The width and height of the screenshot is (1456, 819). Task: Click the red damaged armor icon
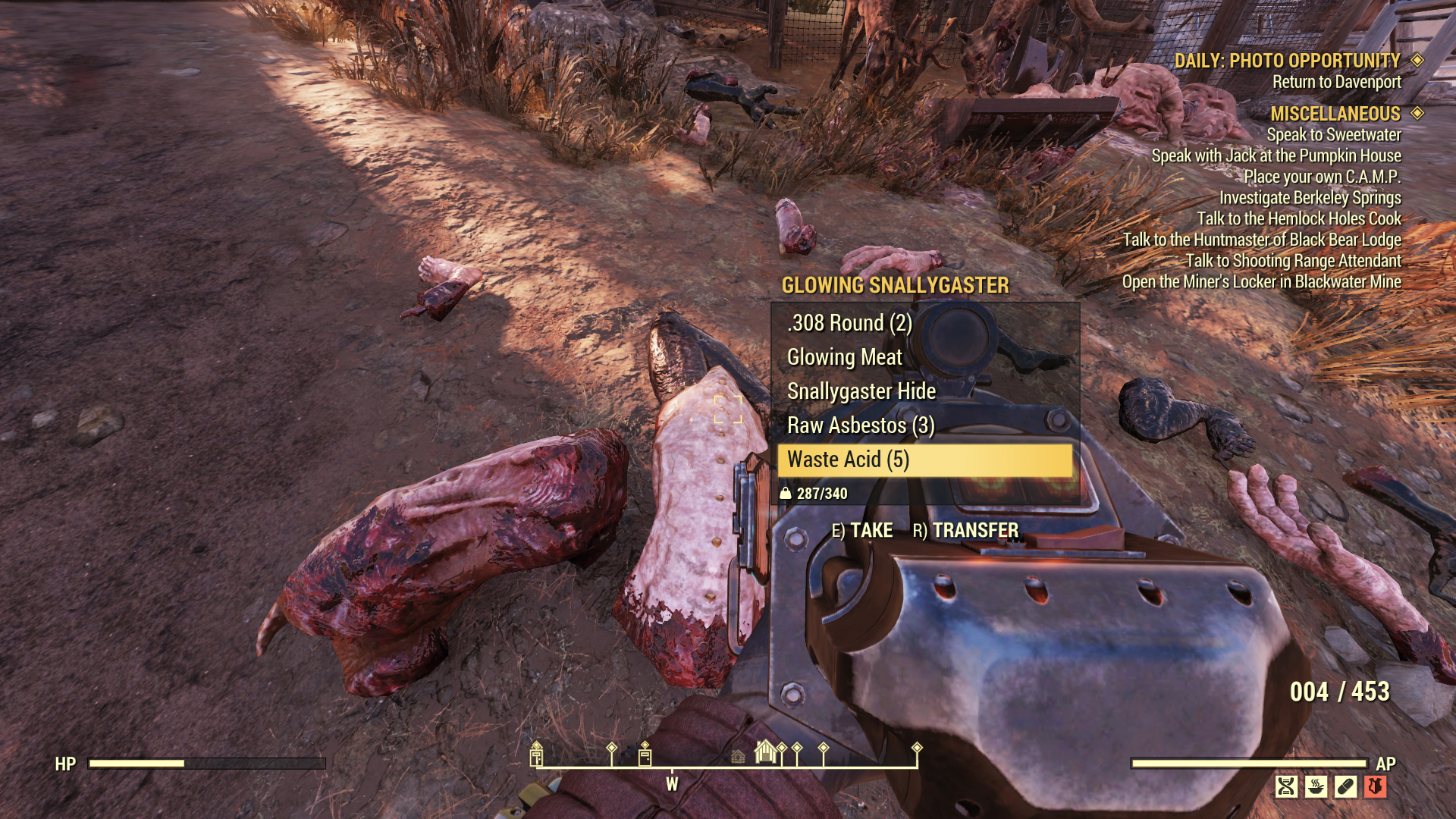pyautogui.click(x=1375, y=785)
